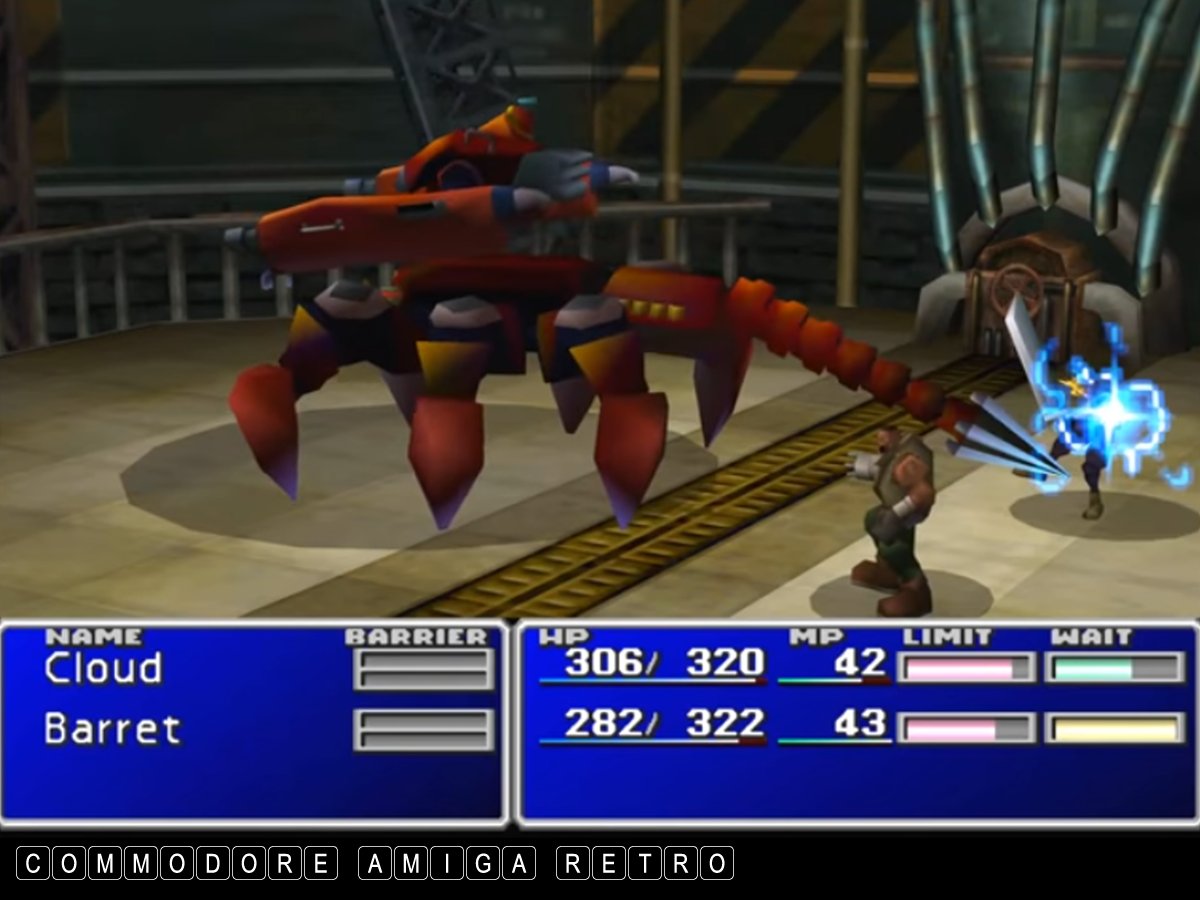Select Cloud in the party list
1200x900 pixels.
103,669
